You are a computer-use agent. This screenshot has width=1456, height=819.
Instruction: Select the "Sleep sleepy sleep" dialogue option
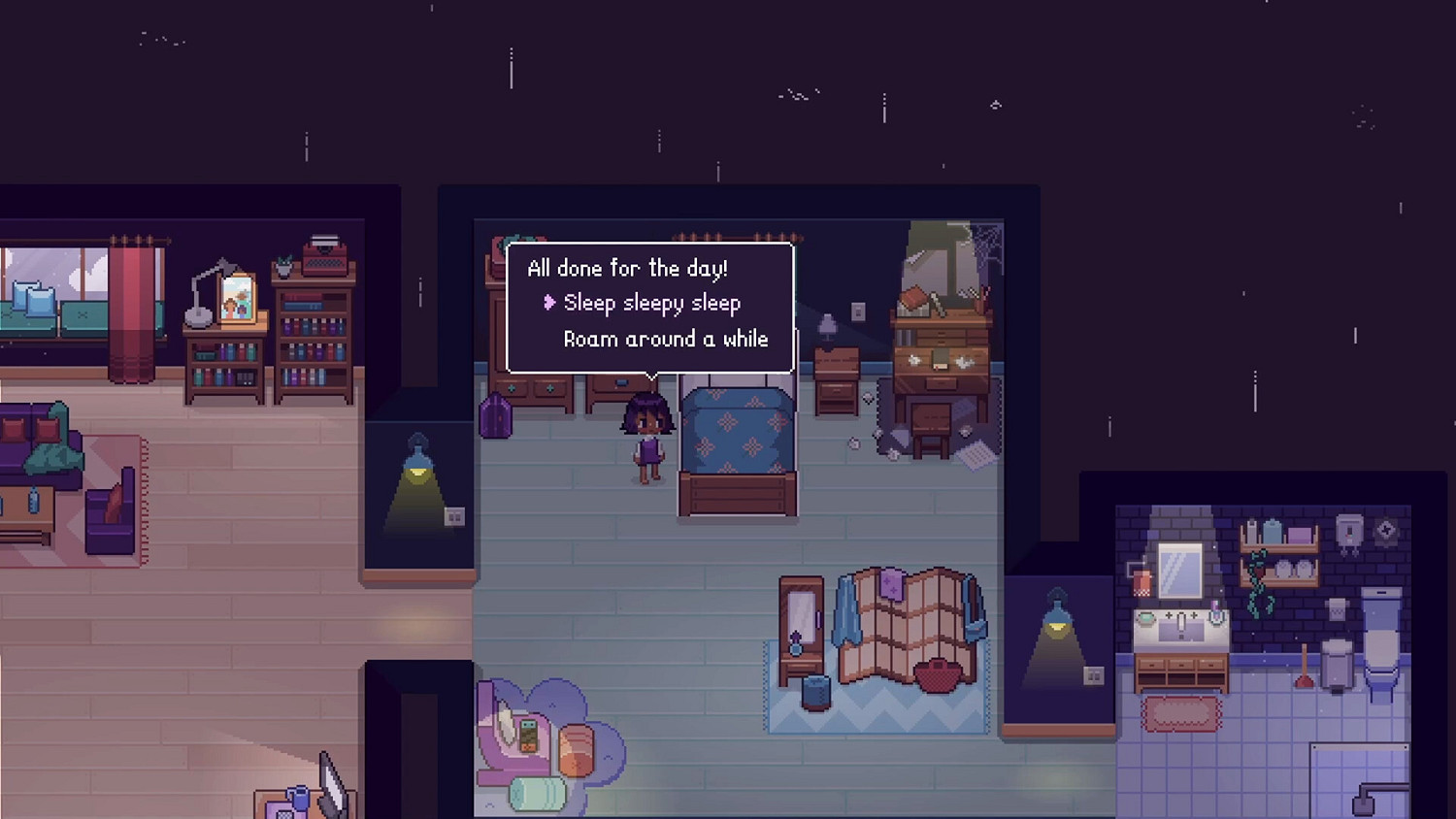coord(652,303)
